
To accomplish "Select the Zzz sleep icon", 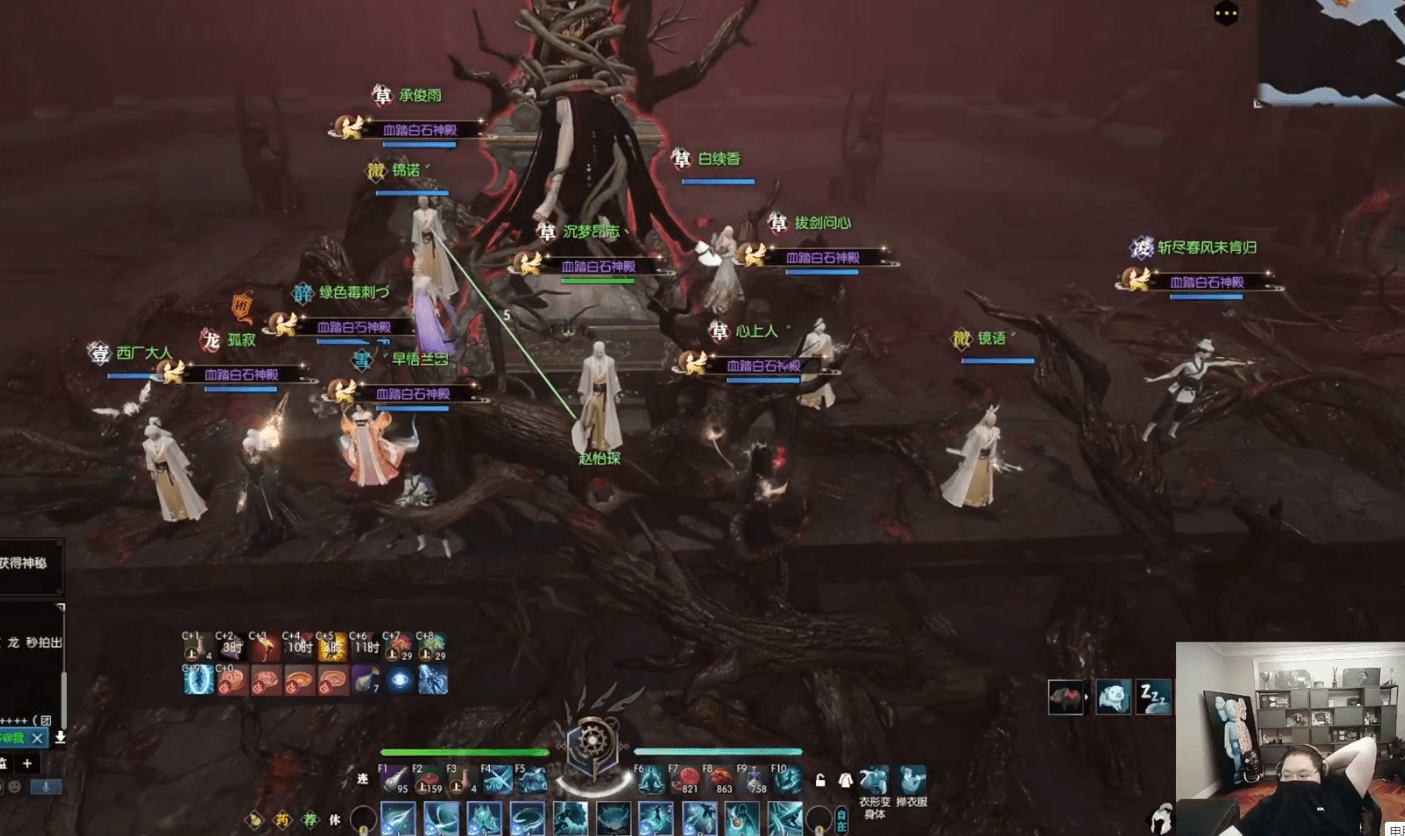I will tap(1153, 697).
